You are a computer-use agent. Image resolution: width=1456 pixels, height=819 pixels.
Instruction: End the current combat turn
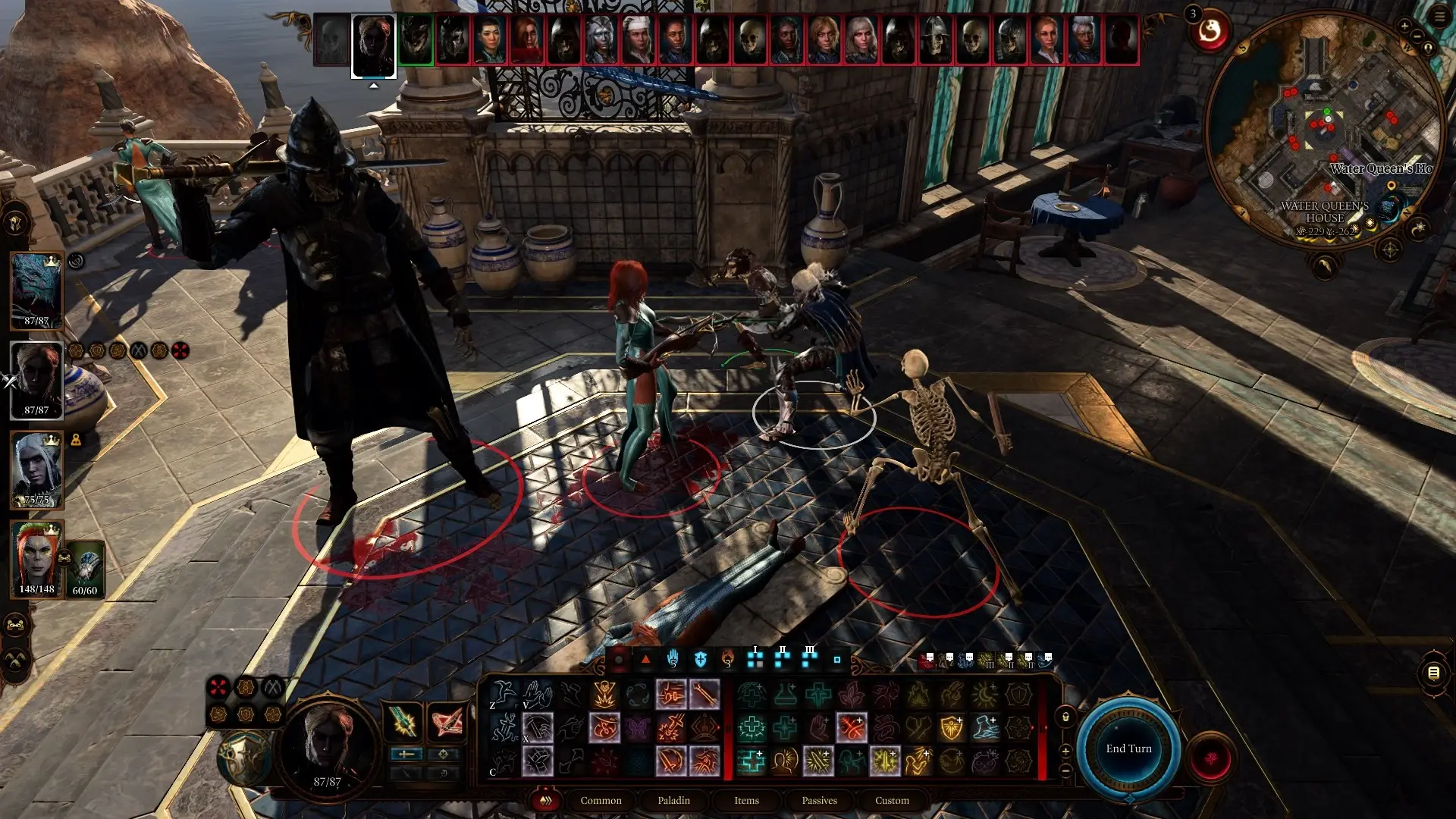1128,748
